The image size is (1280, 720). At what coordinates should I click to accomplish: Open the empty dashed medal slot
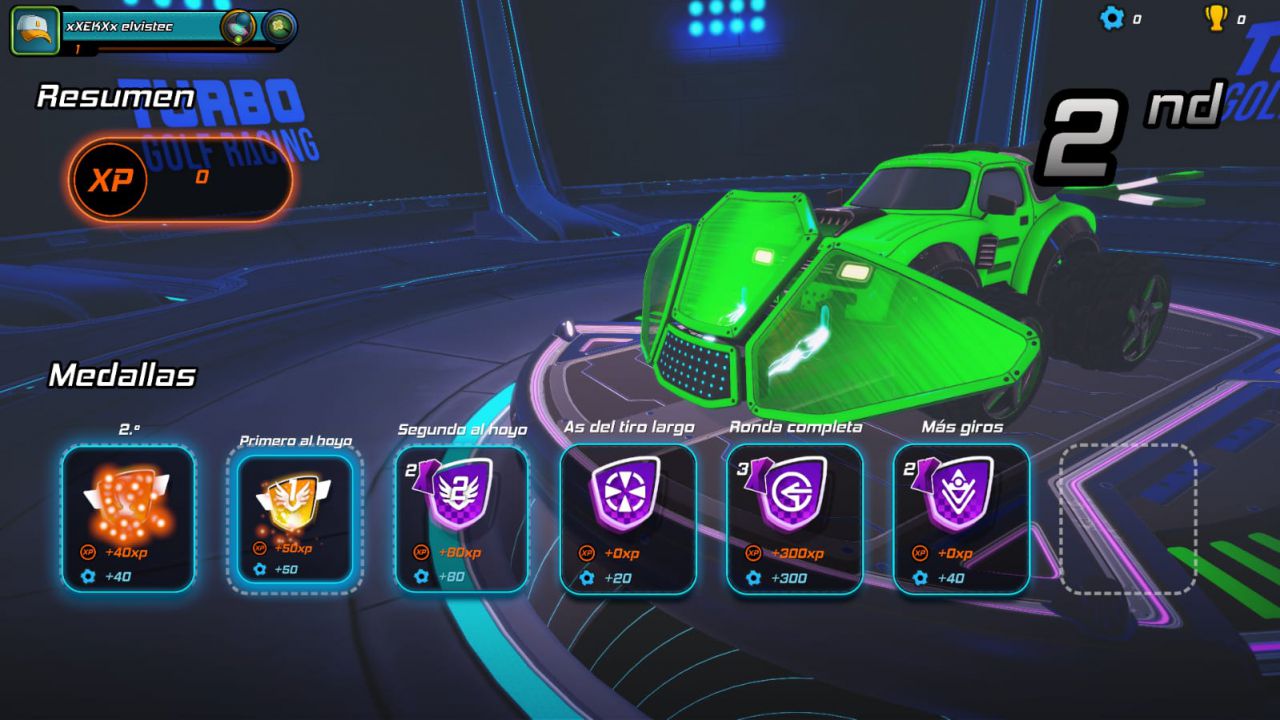point(1128,520)
